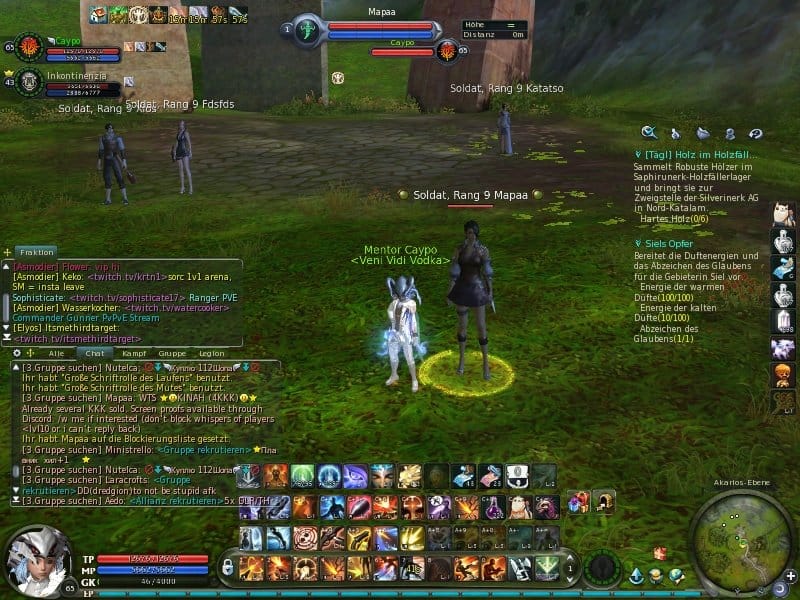Open the Fraktion chat tab
This screenshot has height=600, width=800.
click(x=37, y=252)
